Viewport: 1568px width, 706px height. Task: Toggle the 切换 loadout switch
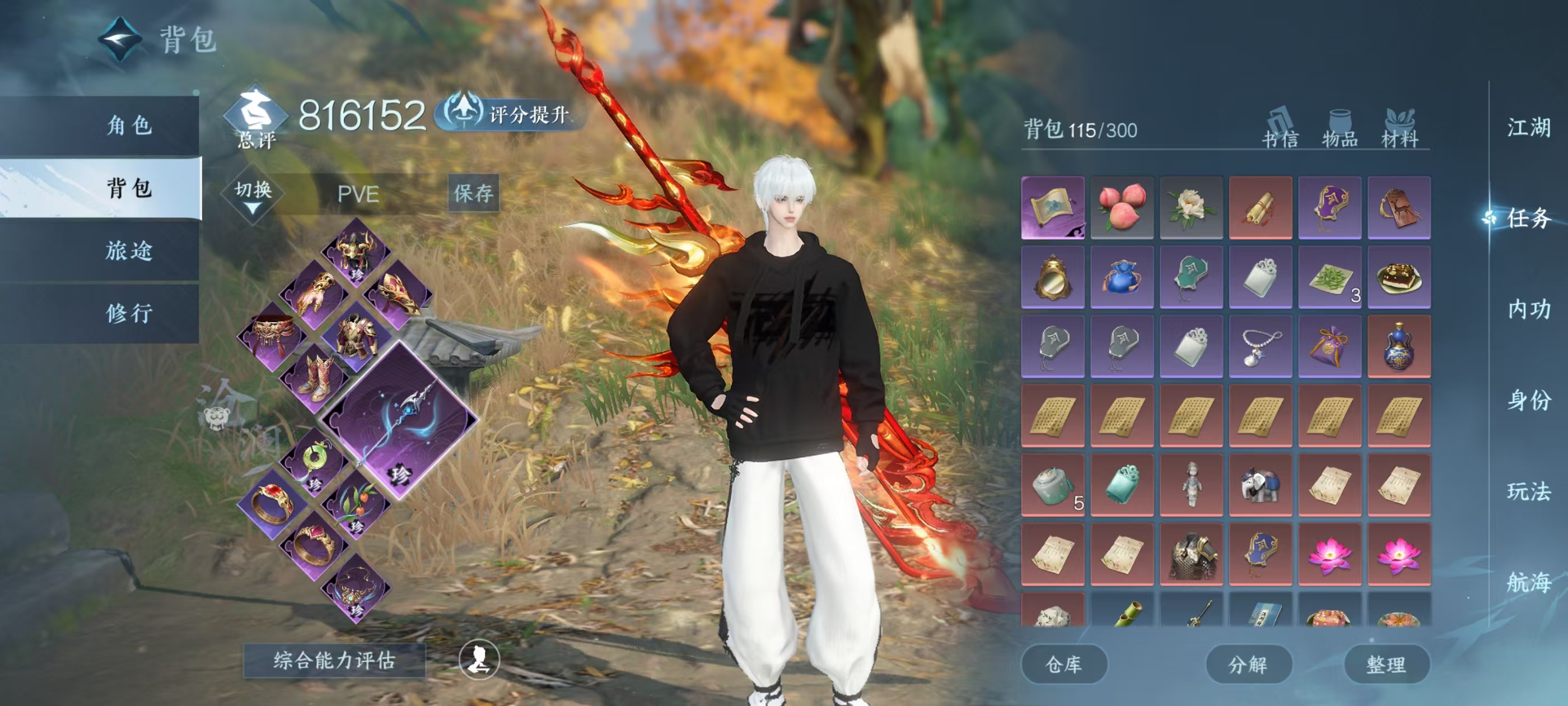click(253, 195)
